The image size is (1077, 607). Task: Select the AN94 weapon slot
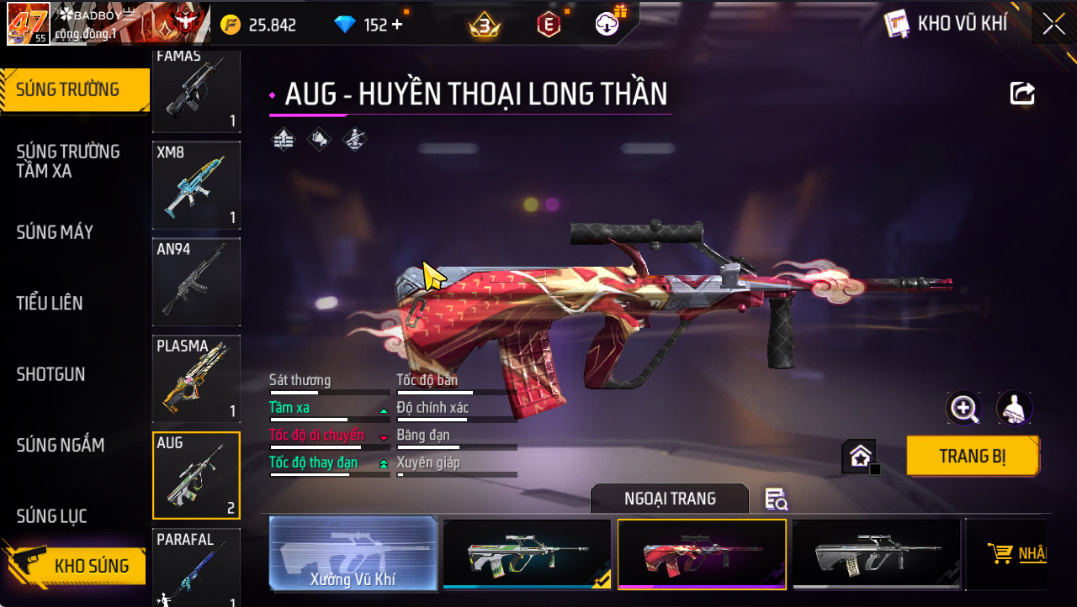click(x=196, y=283)
